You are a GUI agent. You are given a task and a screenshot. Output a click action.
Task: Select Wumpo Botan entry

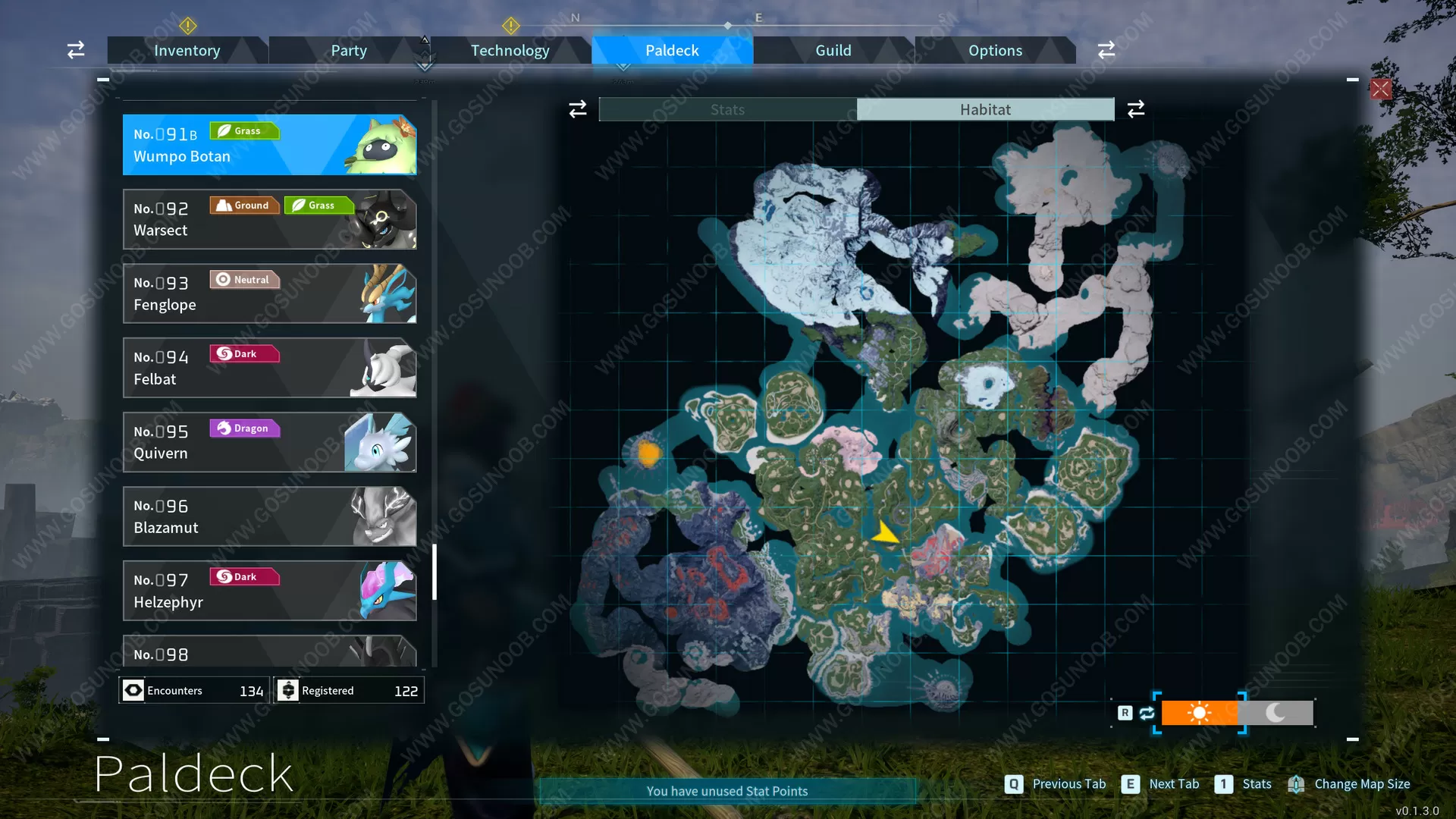(x=269, y=145)
